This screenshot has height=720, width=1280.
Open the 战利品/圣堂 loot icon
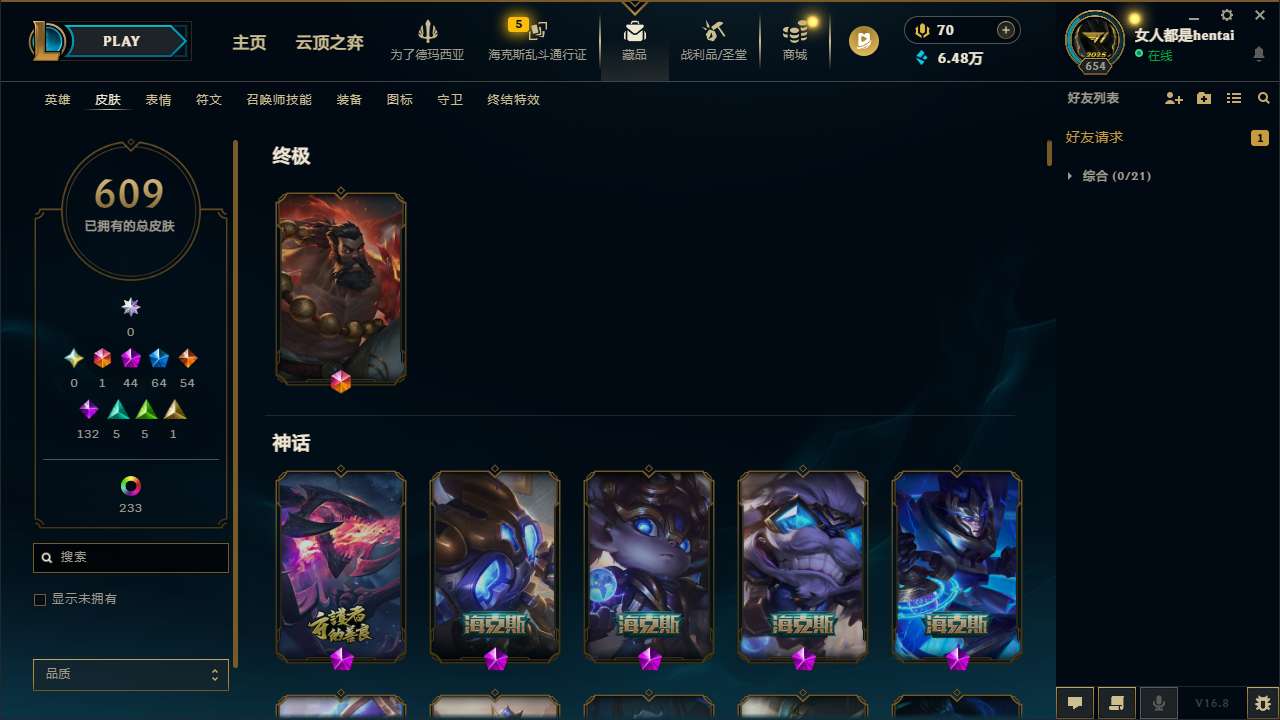click(x=714, y=40)
